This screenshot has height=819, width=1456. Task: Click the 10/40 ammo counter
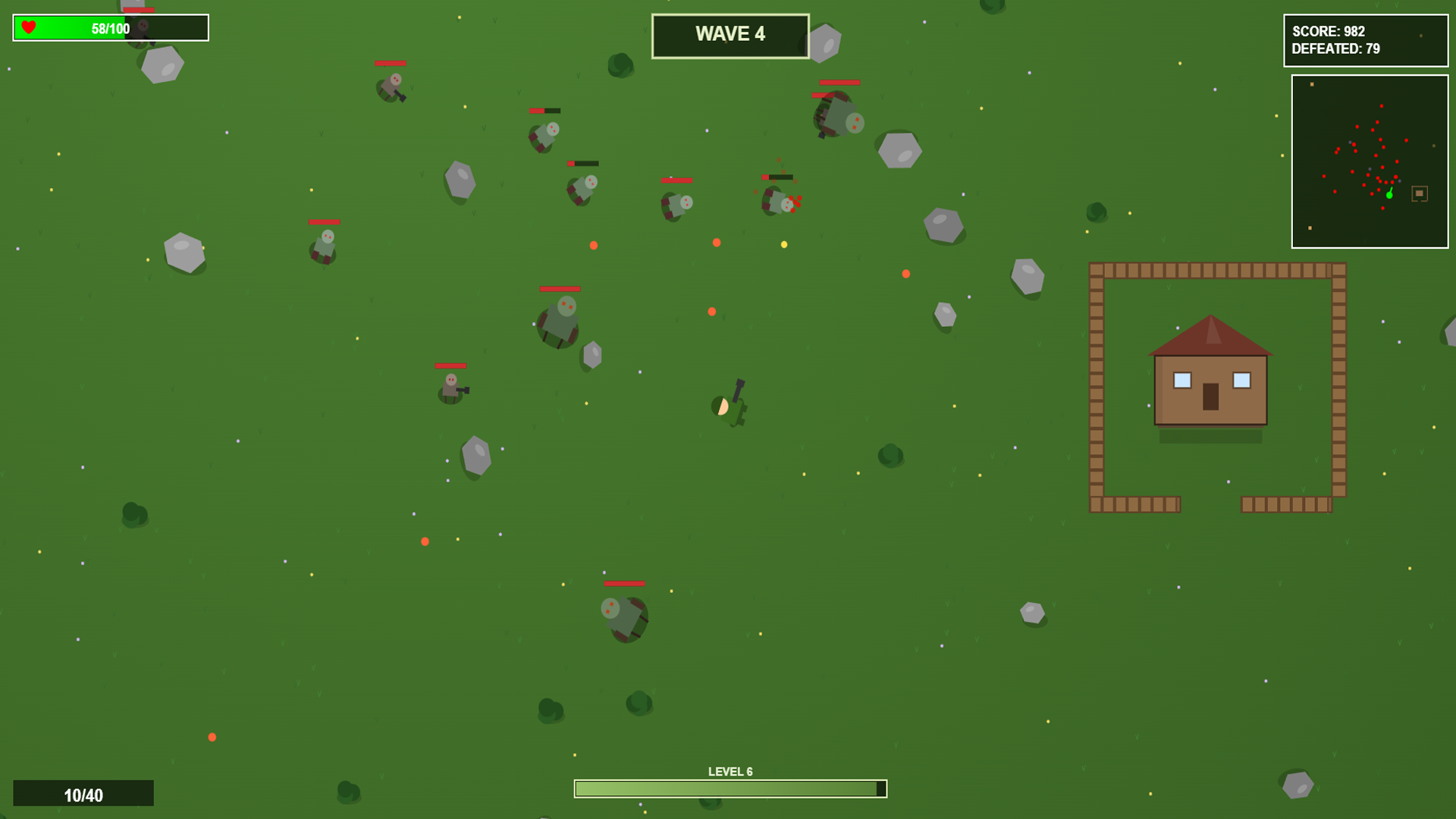pos(83,795)
